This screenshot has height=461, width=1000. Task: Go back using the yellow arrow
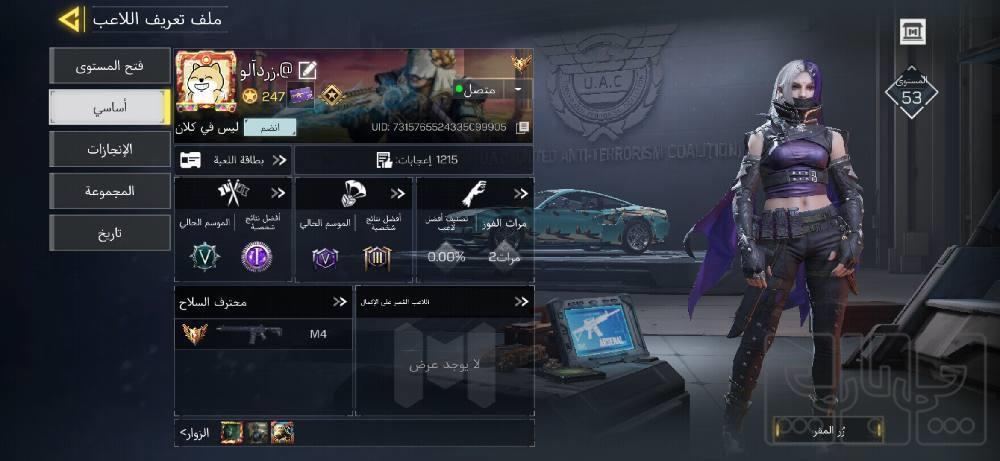[x=69, y=19]
